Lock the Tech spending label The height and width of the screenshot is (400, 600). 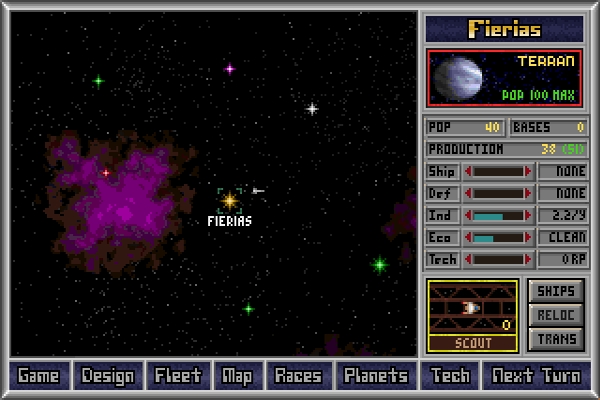[x=442, y=260]
